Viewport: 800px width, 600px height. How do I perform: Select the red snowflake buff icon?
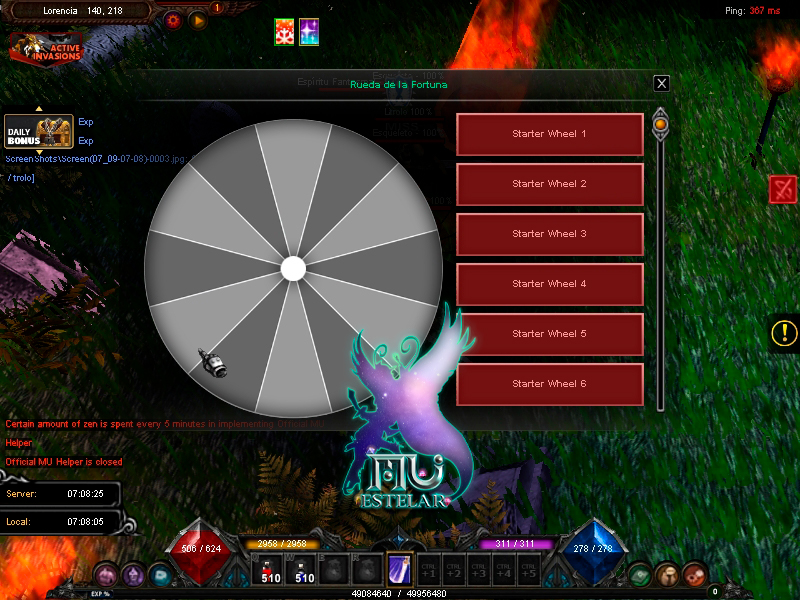[286, 33]
